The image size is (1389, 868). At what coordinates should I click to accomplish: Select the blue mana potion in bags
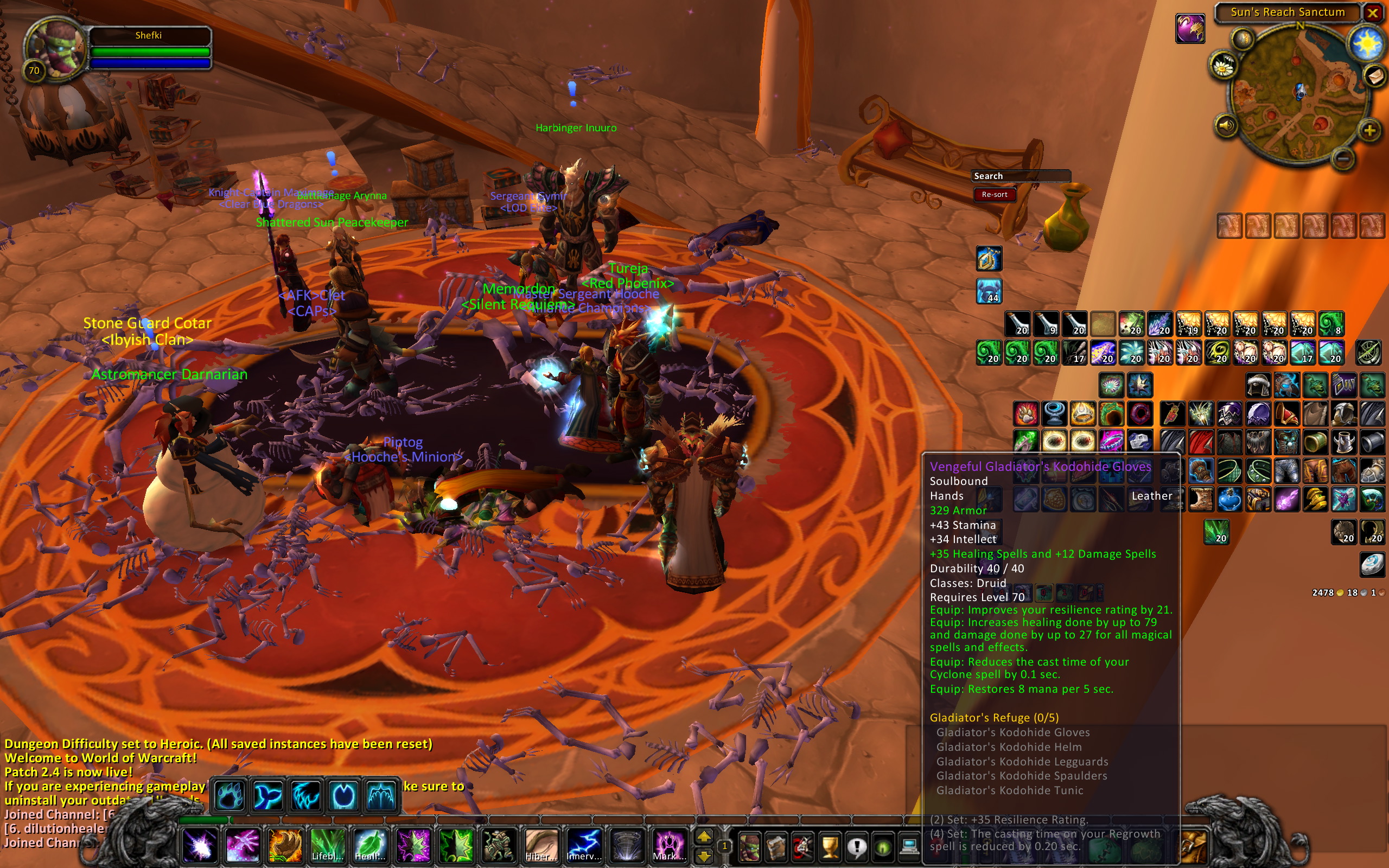1229,499
